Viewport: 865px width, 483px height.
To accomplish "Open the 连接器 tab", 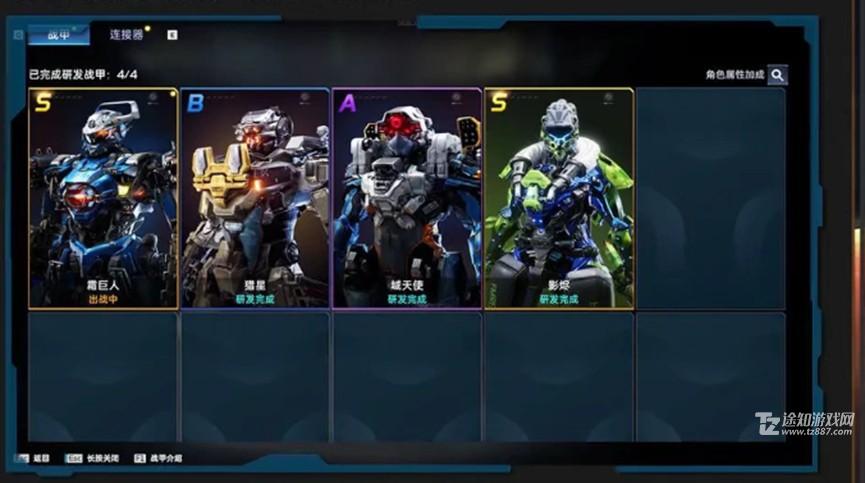I will point(127,35).
